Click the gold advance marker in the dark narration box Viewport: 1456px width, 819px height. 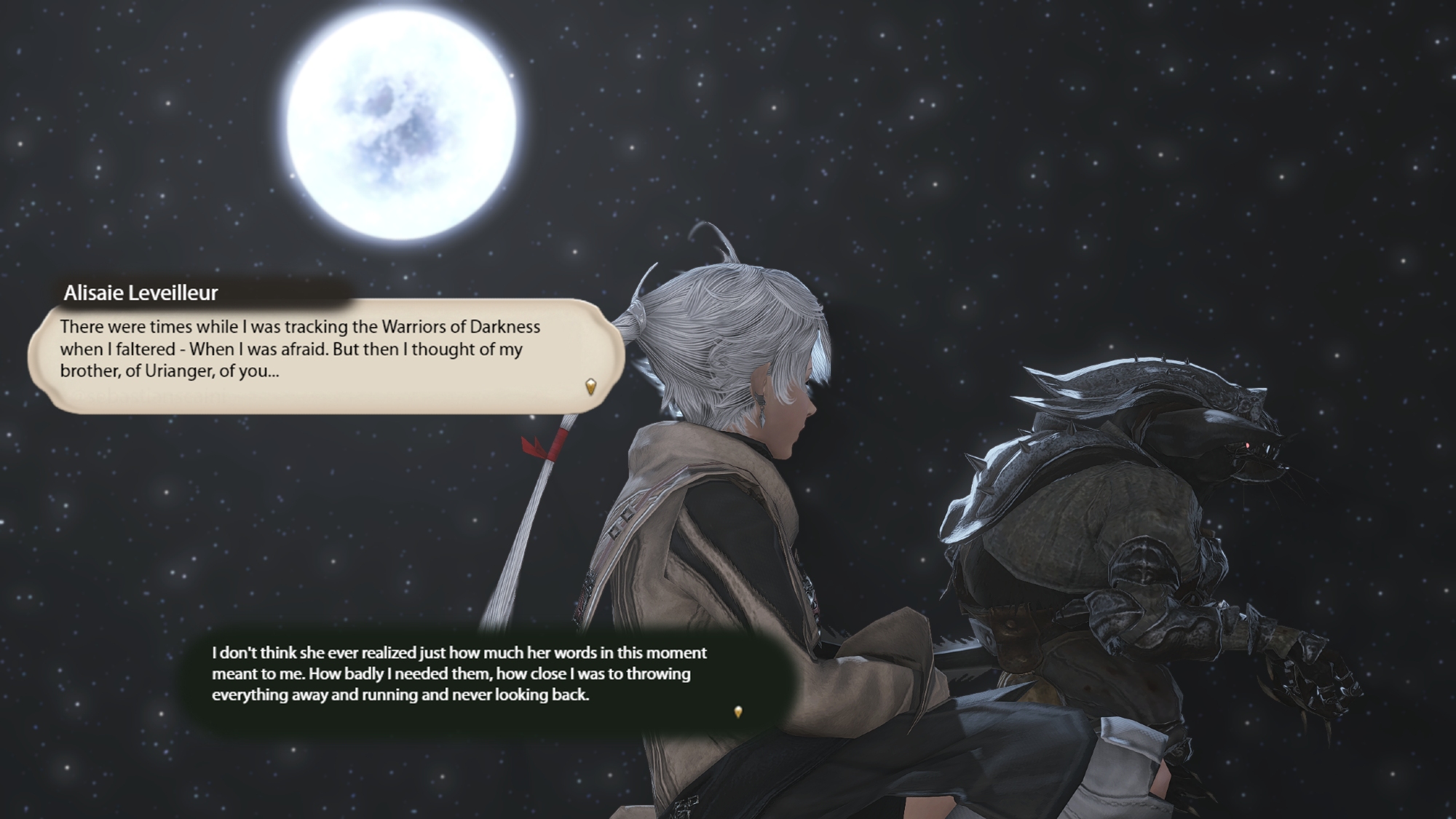click(x=738, y=711)
